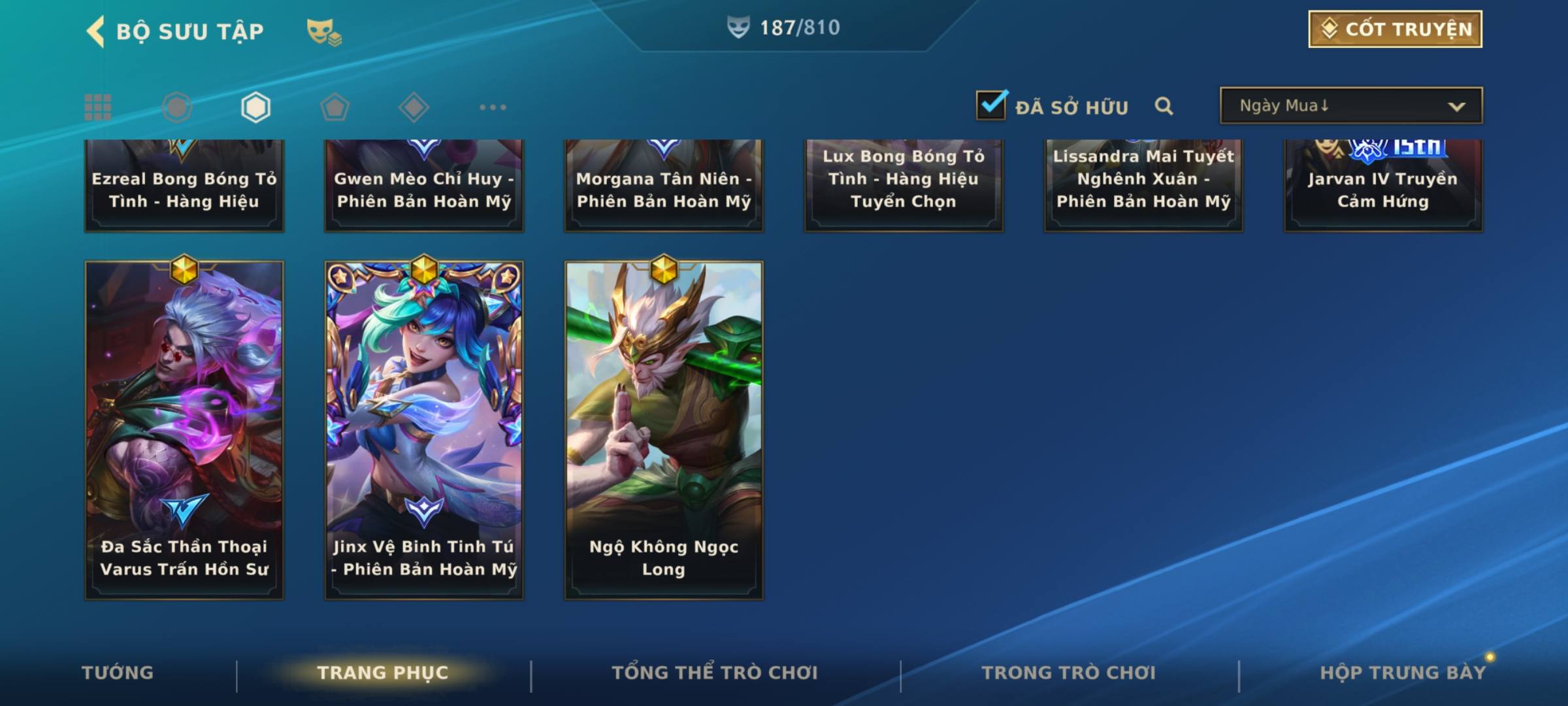The image size is (1568, 706).
Task: Go back from Bộ Sưu Tập
Action: [96, 31]
